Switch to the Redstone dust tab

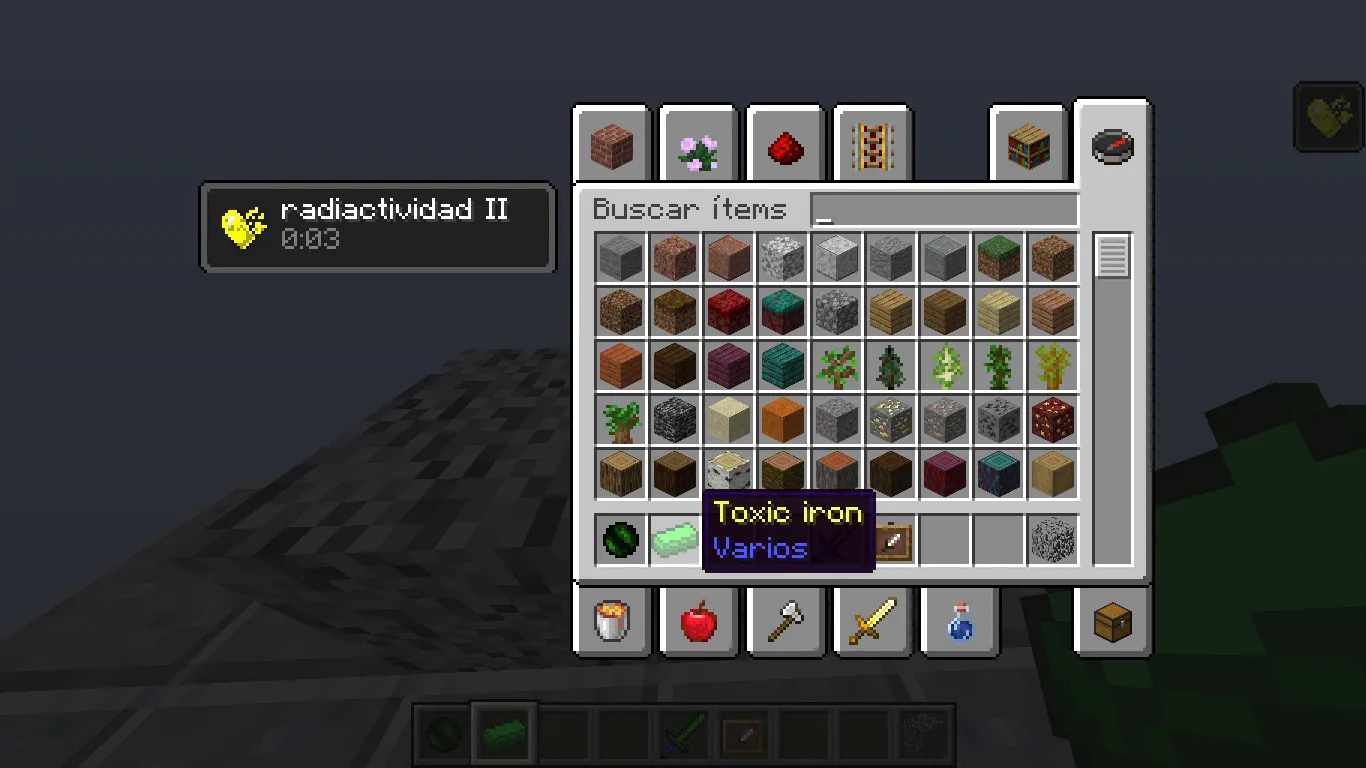[785, 146]
